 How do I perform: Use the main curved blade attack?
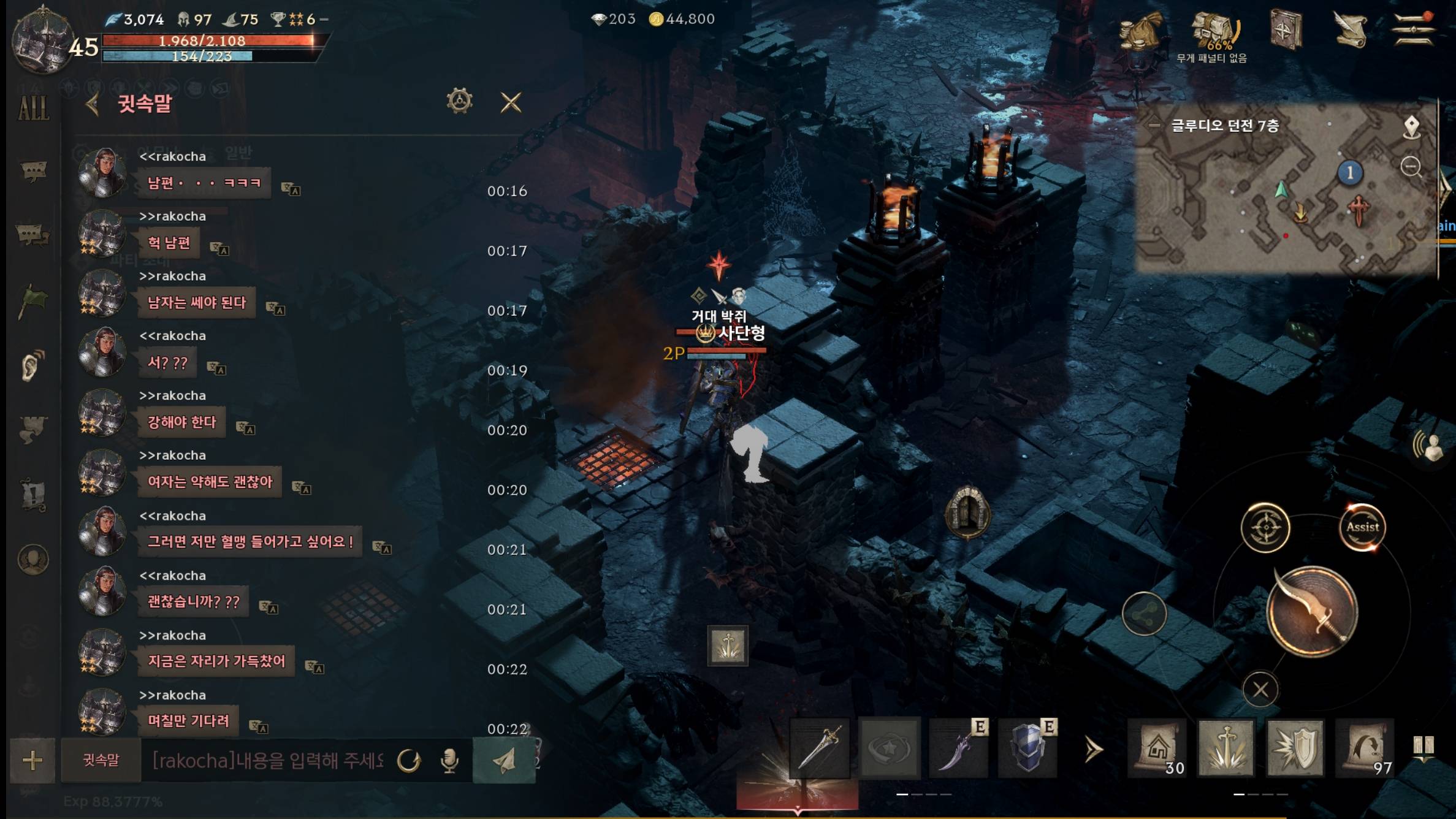(x=1312, y=612)
